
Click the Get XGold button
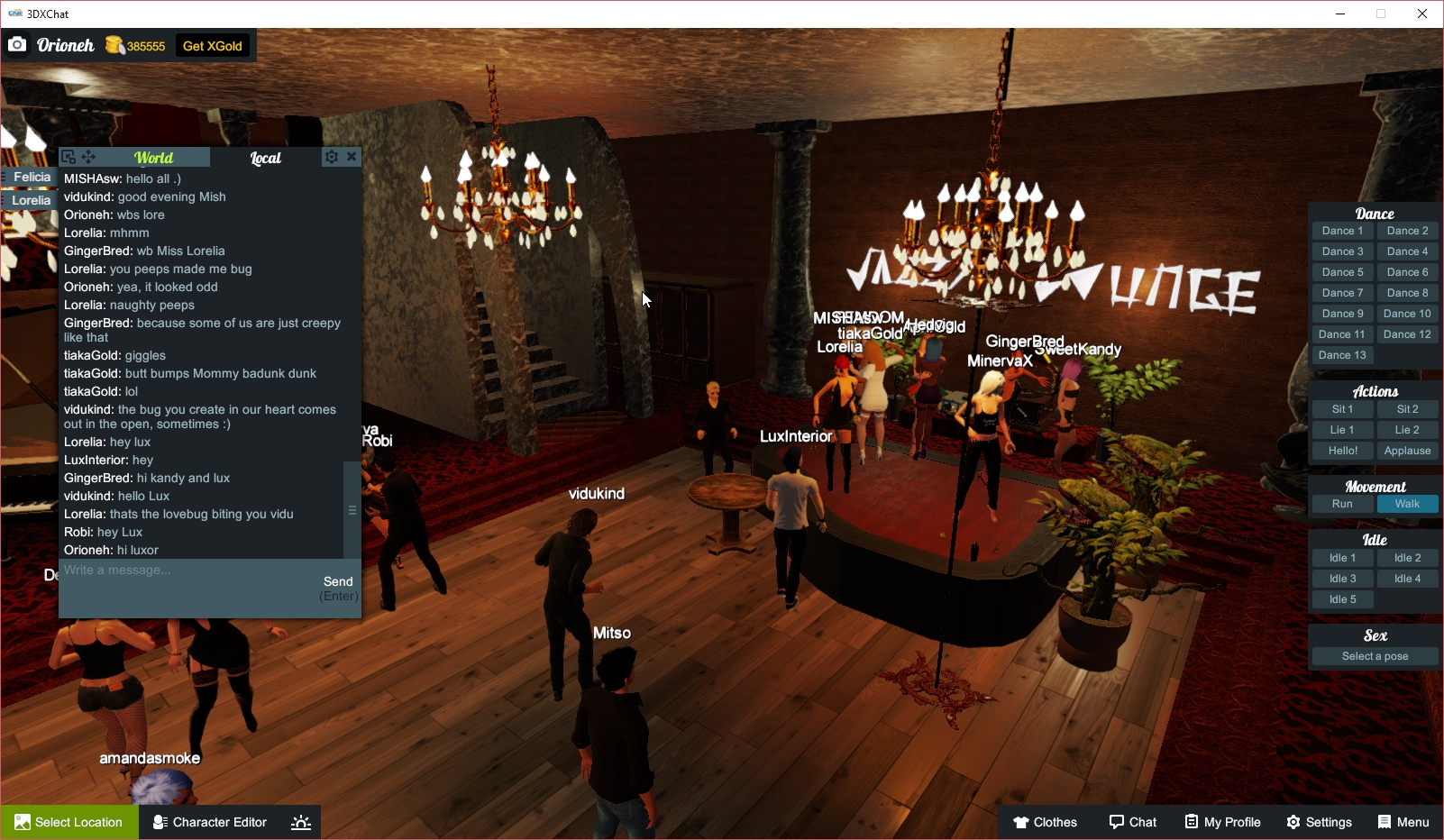(x=212, y=45)
